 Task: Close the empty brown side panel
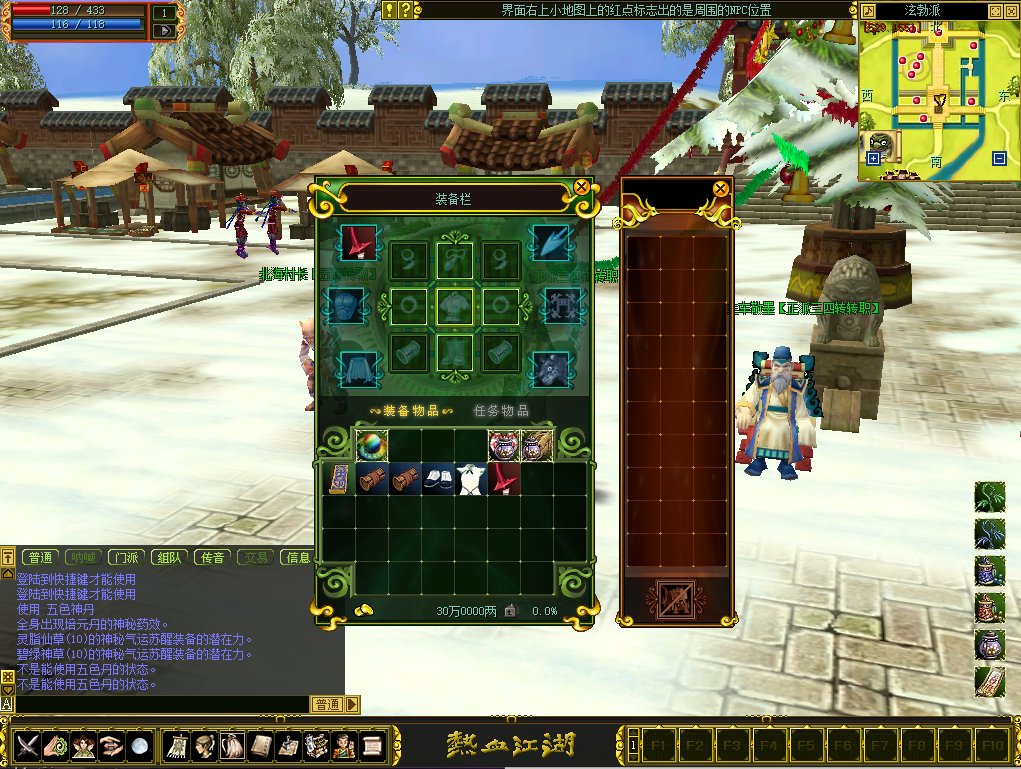(x=720, y=187)
